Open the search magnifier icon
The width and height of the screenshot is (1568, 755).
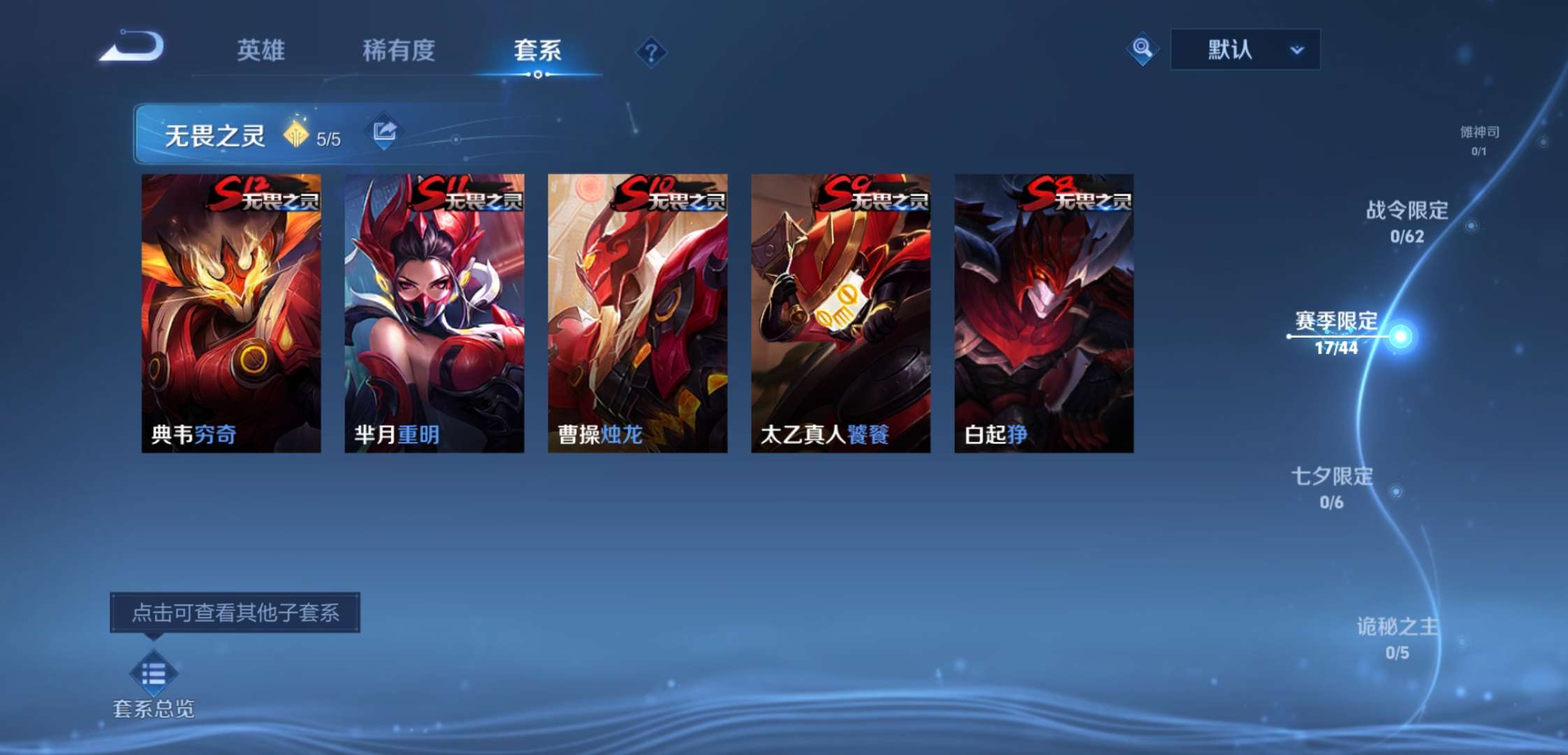pos(1142,49)
